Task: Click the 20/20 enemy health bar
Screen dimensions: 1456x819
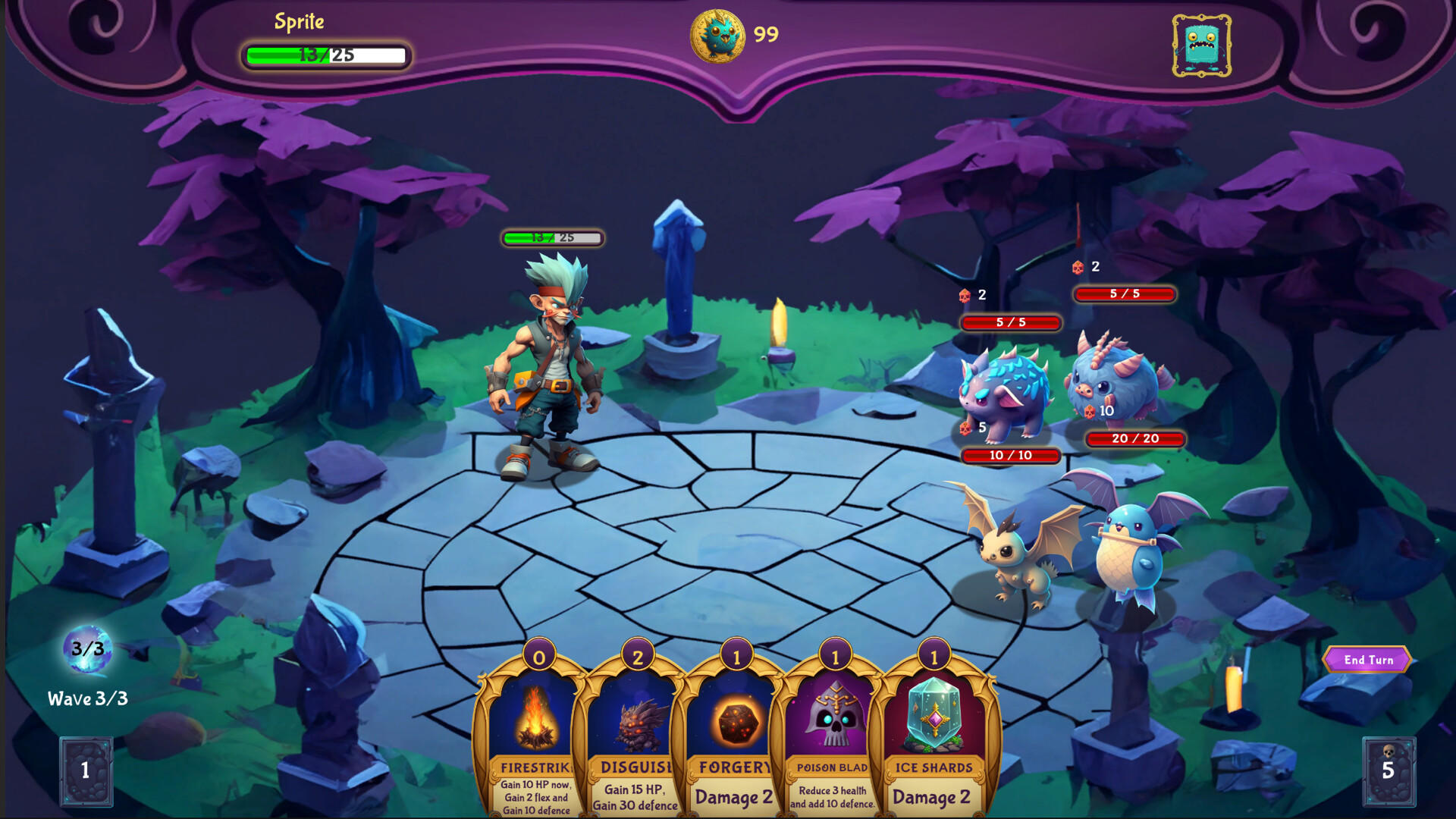Action: coord(1134,440)
